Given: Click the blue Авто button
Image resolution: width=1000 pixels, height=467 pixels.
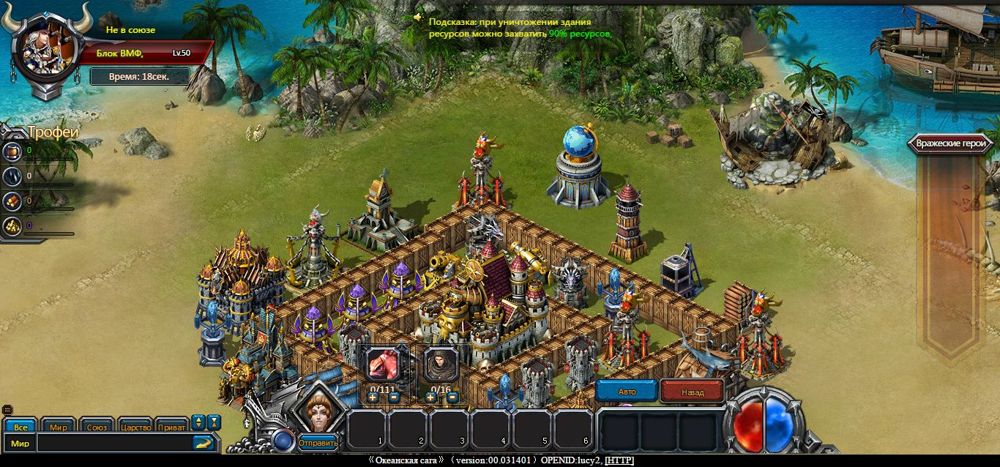Looking at the screenshot, I should coord(626,392).
